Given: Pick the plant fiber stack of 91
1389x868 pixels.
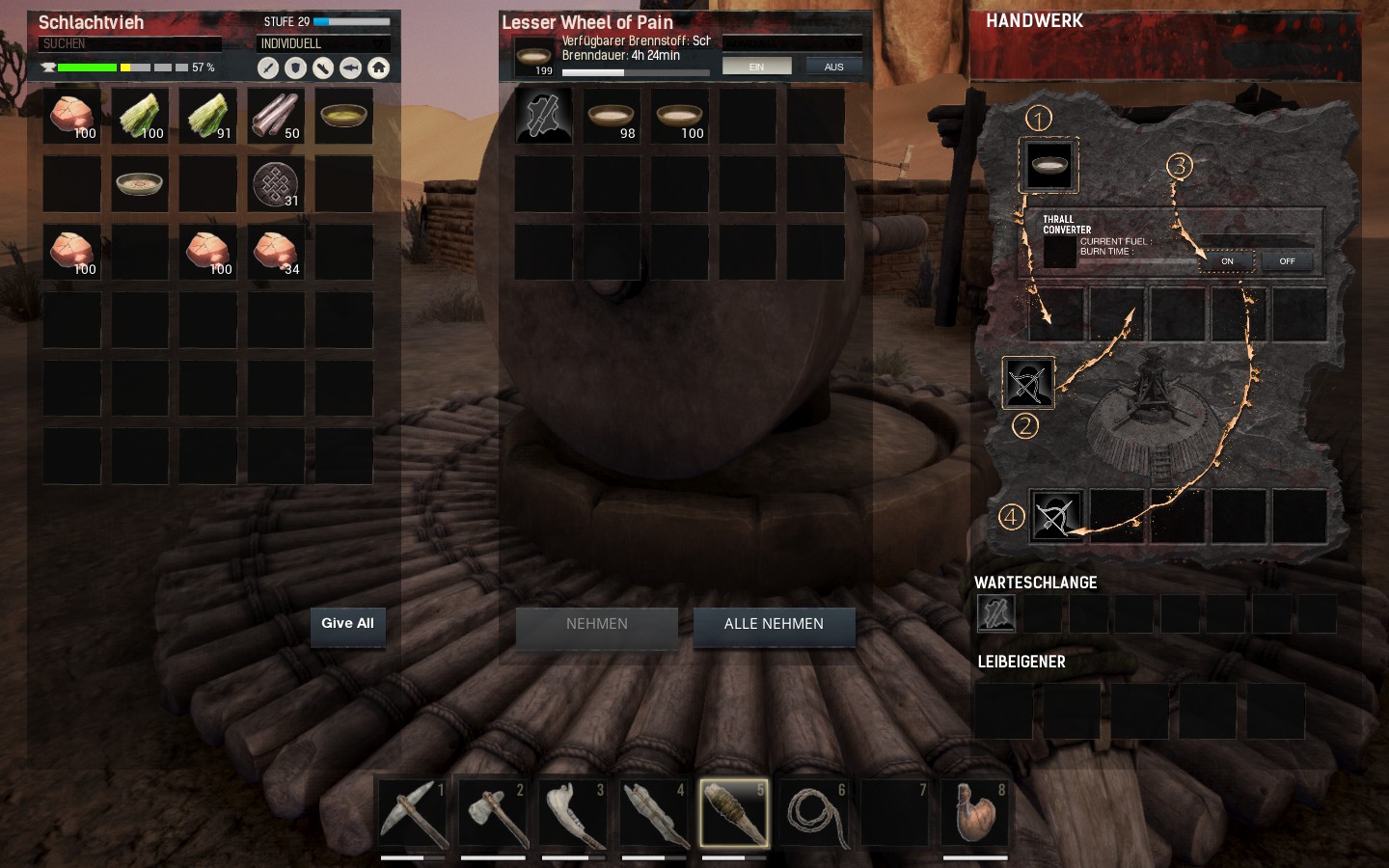Looking at the screenshot, I should 208,117.
